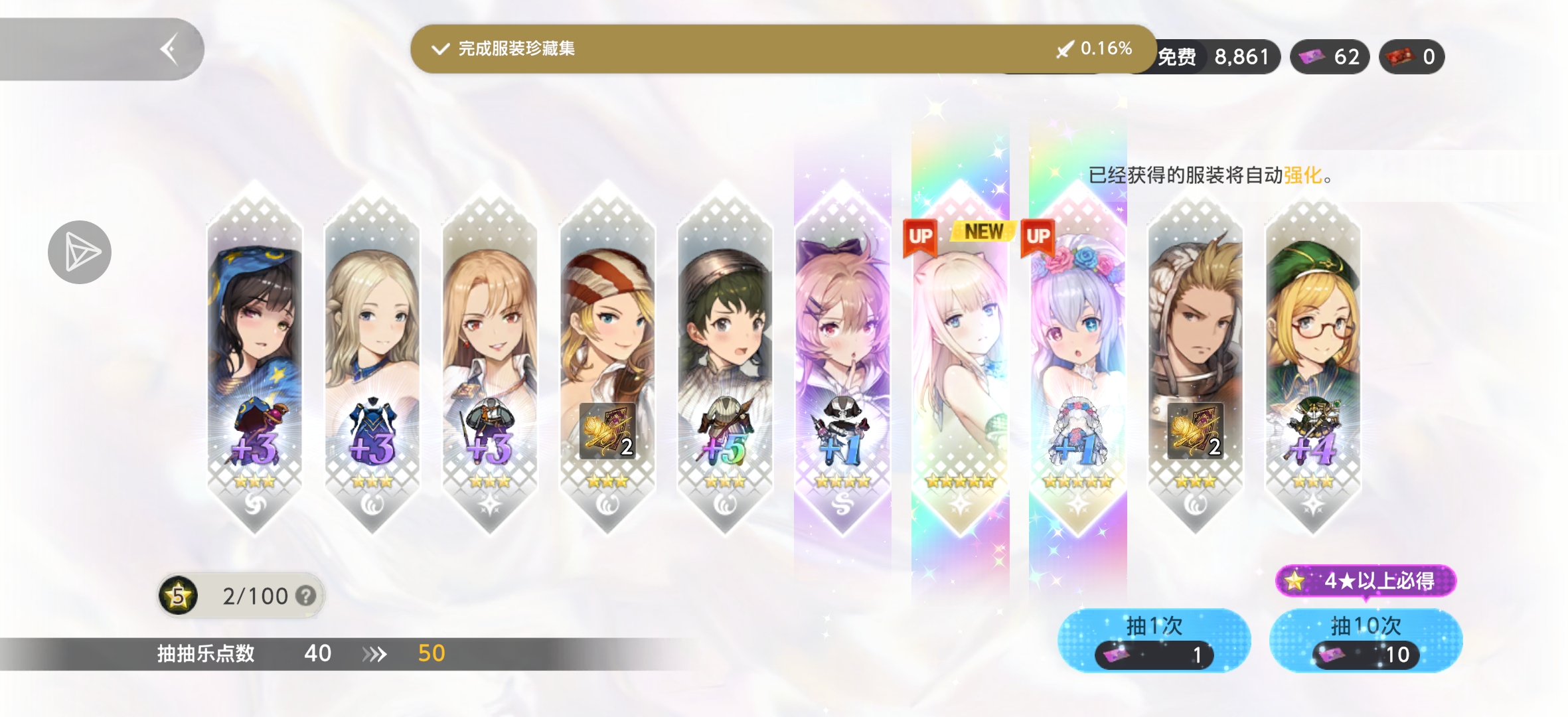The height and width of the screenshot is (717, 1568).
Task: Tap the 5-star pity counter icon
Action: tap(177, 596)
